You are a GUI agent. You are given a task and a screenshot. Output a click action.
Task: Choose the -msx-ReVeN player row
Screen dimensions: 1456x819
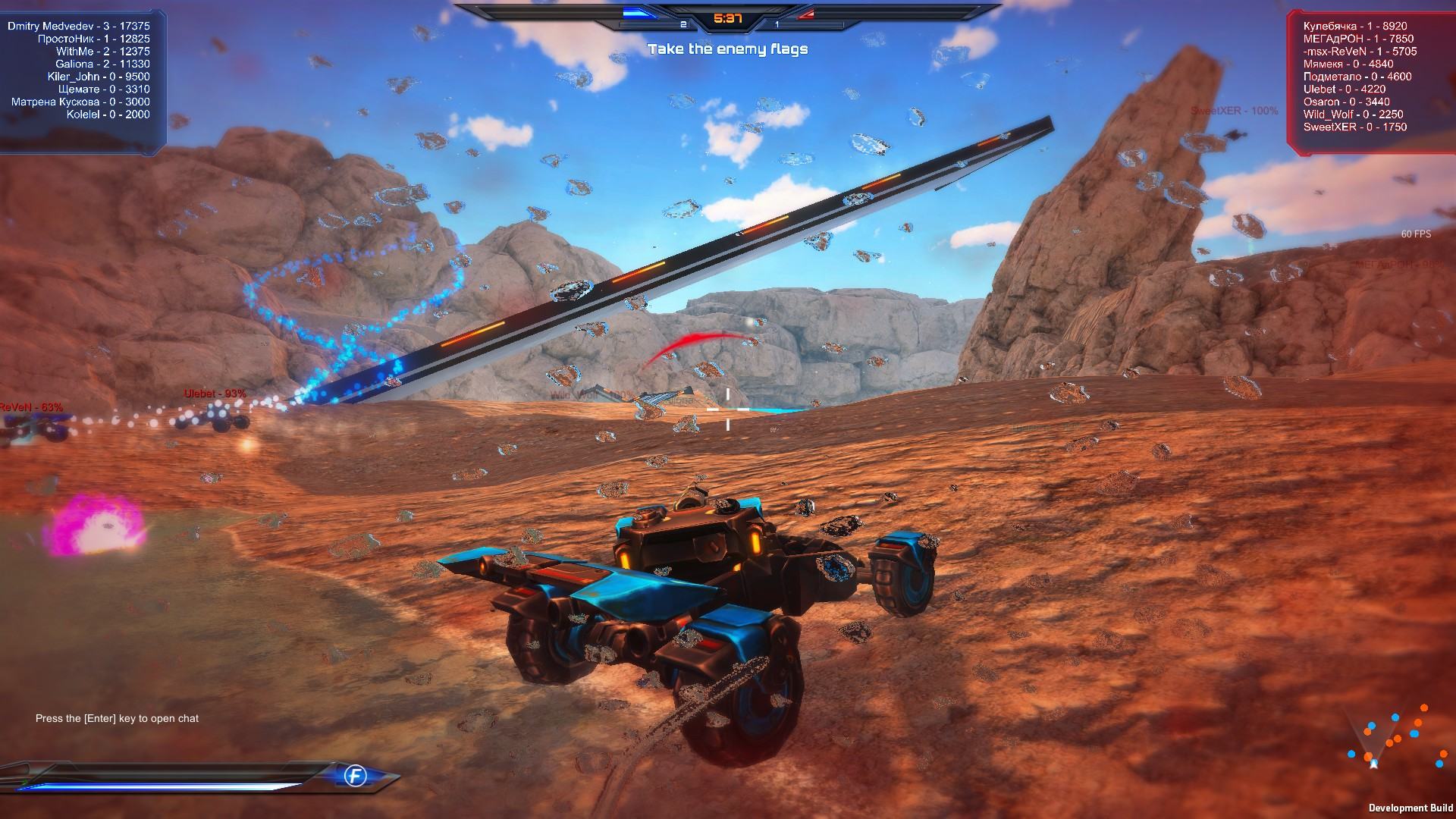point(1360,52)
